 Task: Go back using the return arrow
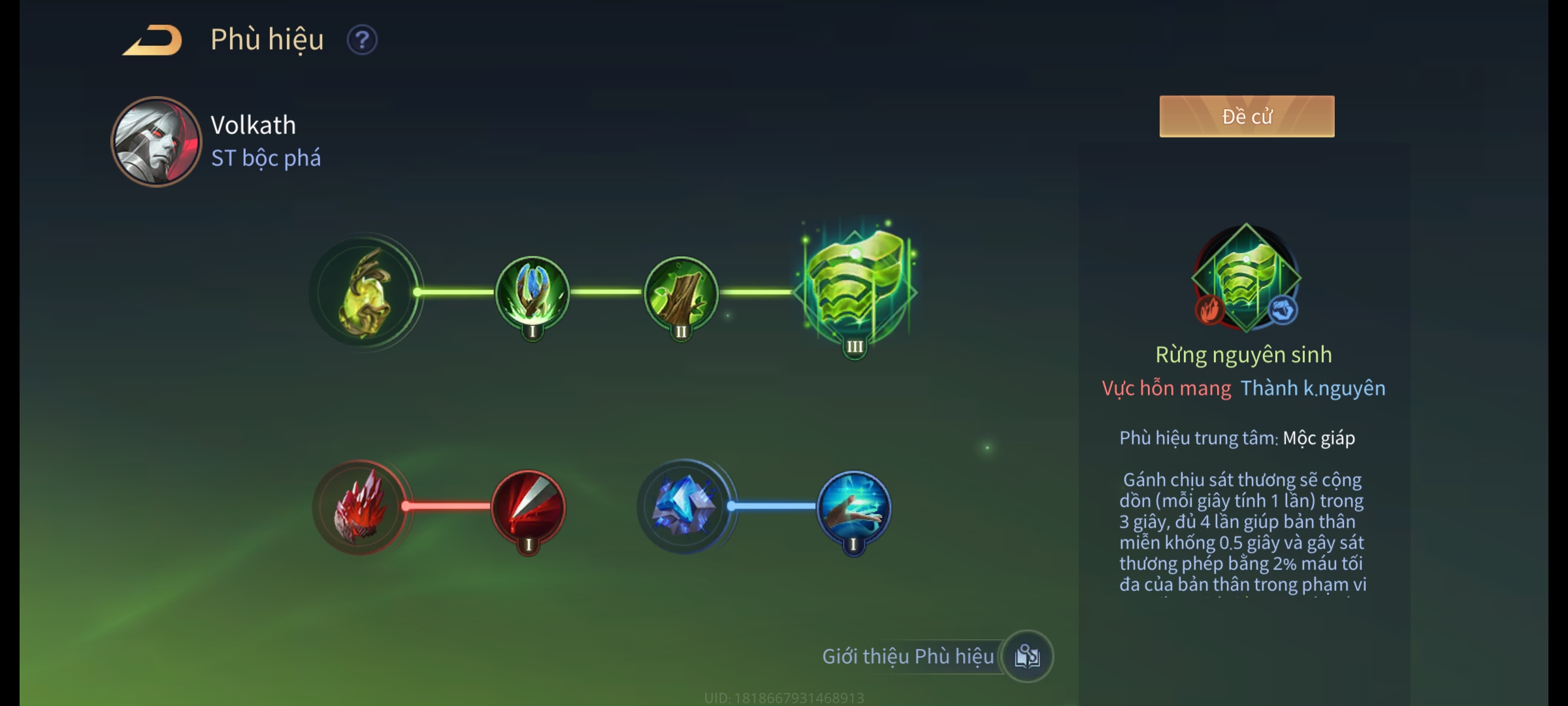(152, 41)
